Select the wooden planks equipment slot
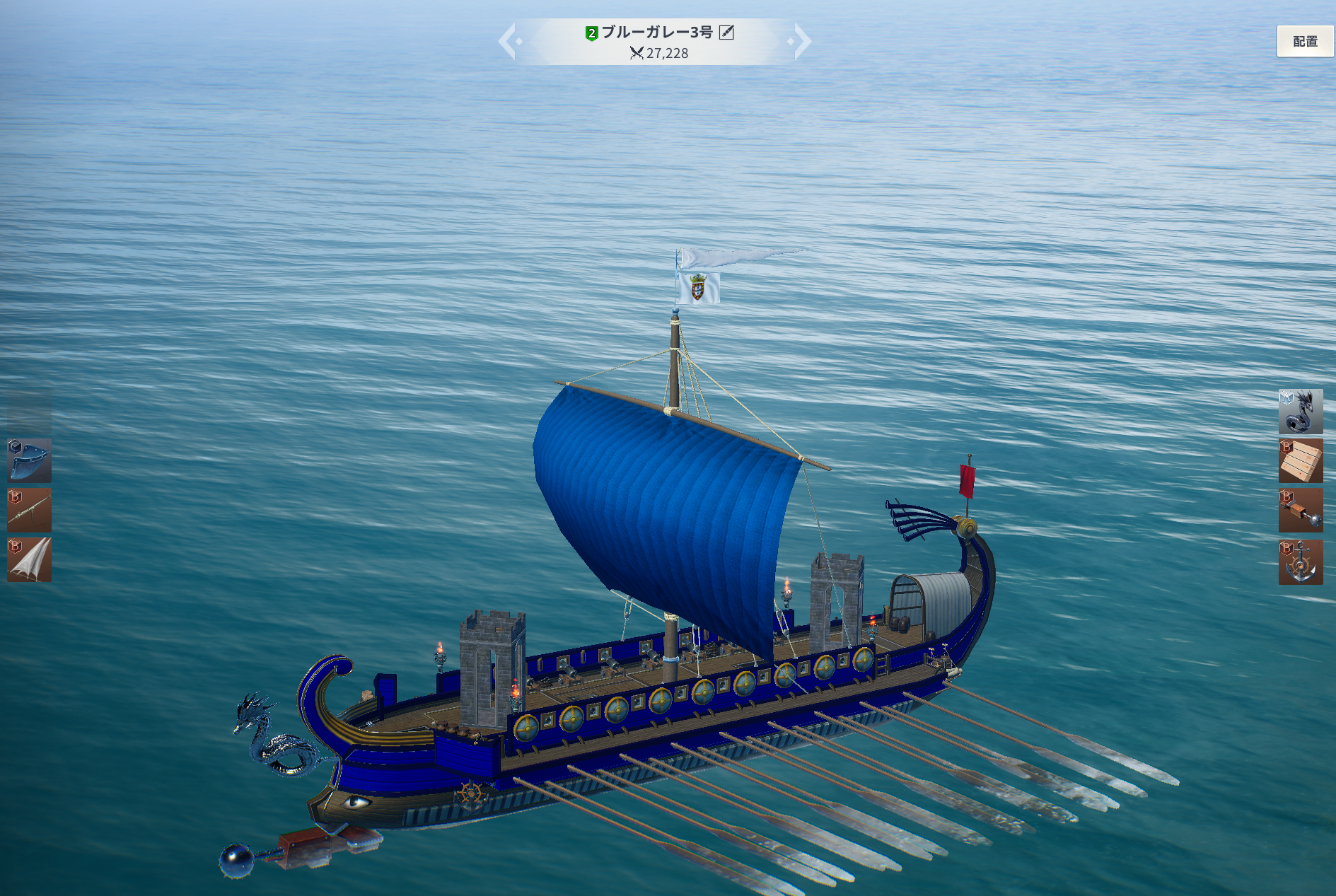The height and width of the screenshot is (896, 1336). point(1300,461)
